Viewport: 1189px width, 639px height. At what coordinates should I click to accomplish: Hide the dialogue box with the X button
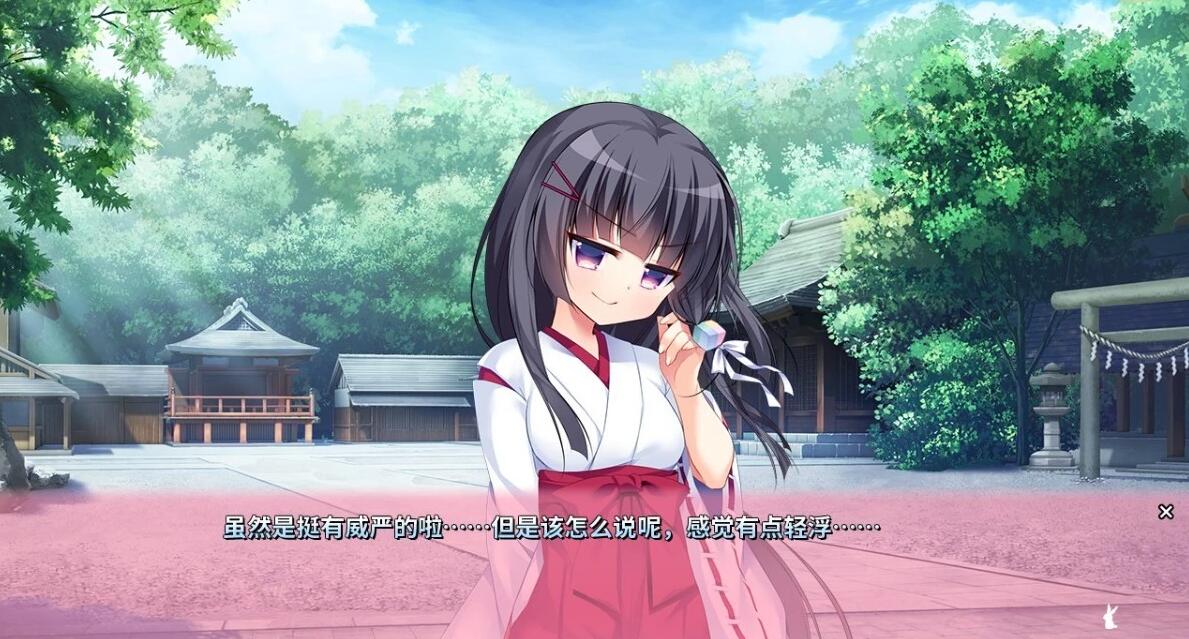click(1165, 512)
